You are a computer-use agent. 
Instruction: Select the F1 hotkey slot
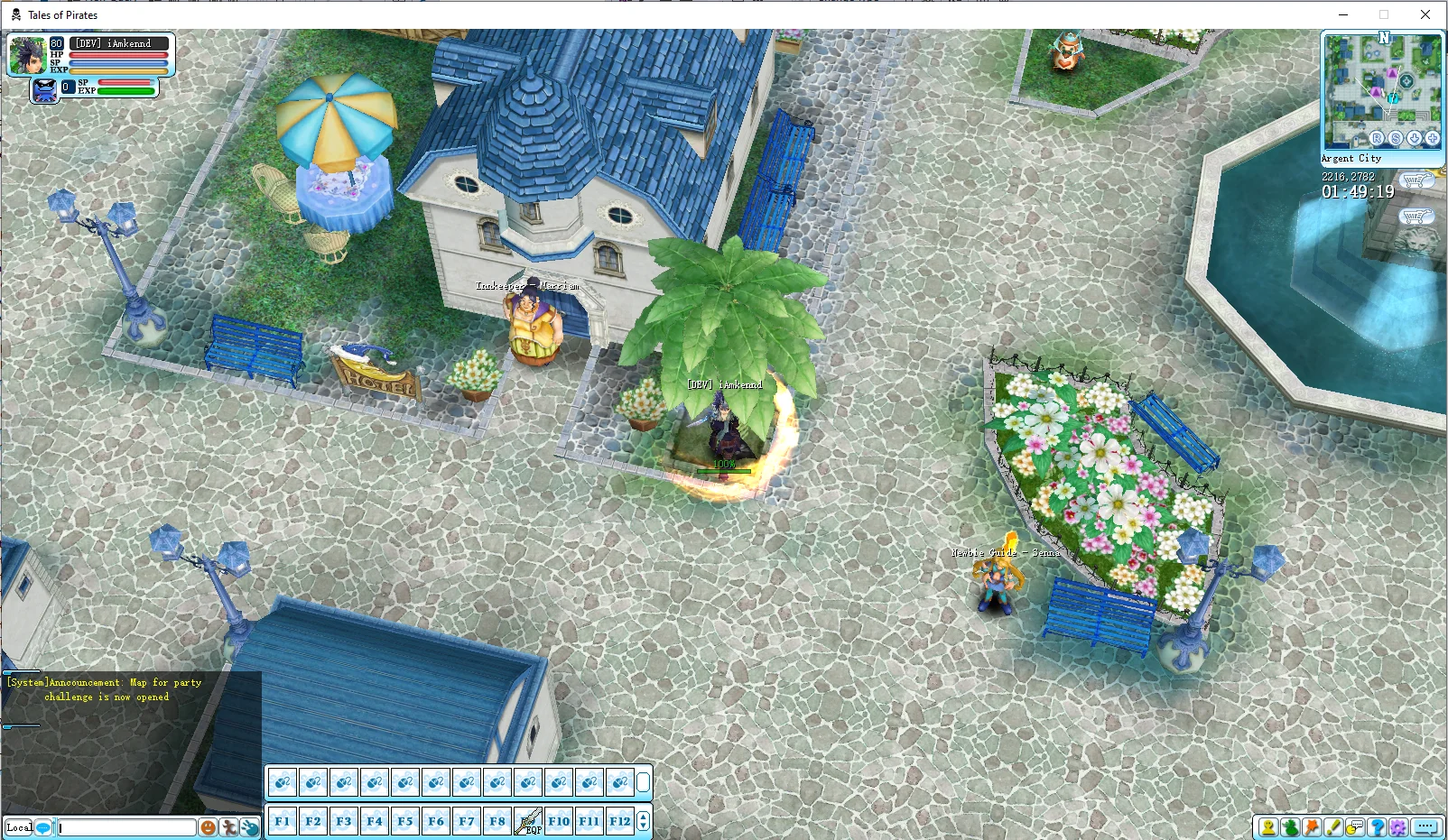[283, 821]
